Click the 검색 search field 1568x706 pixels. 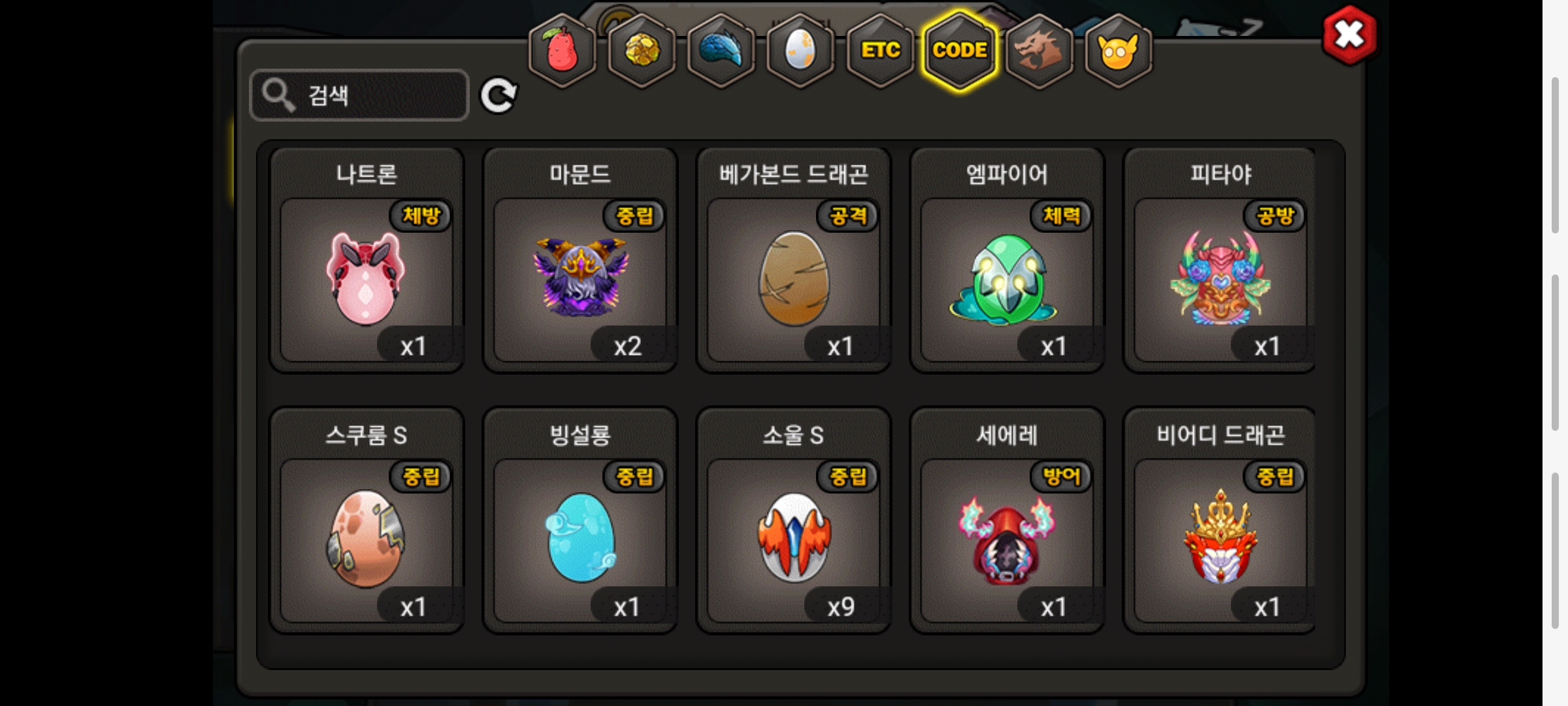click(359, 95)
